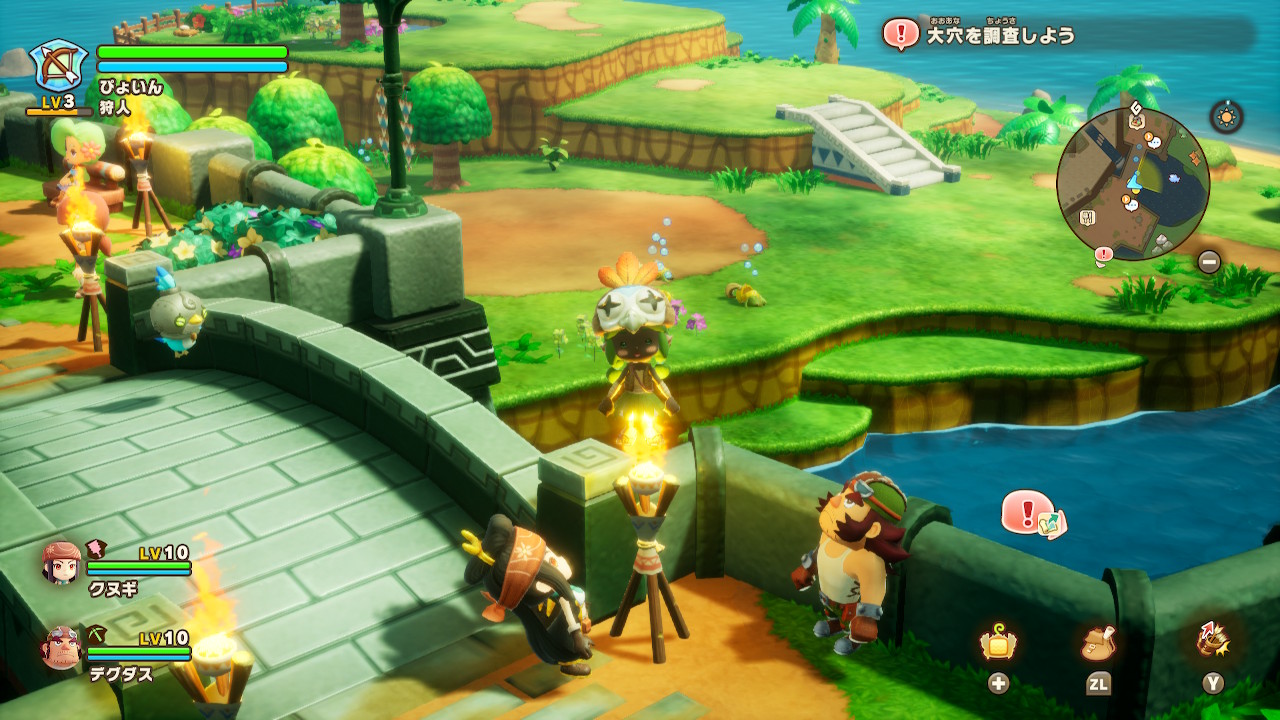Open the circular minimap
This screenshot has height=720, width=1280.
[x=1133, y=183]
